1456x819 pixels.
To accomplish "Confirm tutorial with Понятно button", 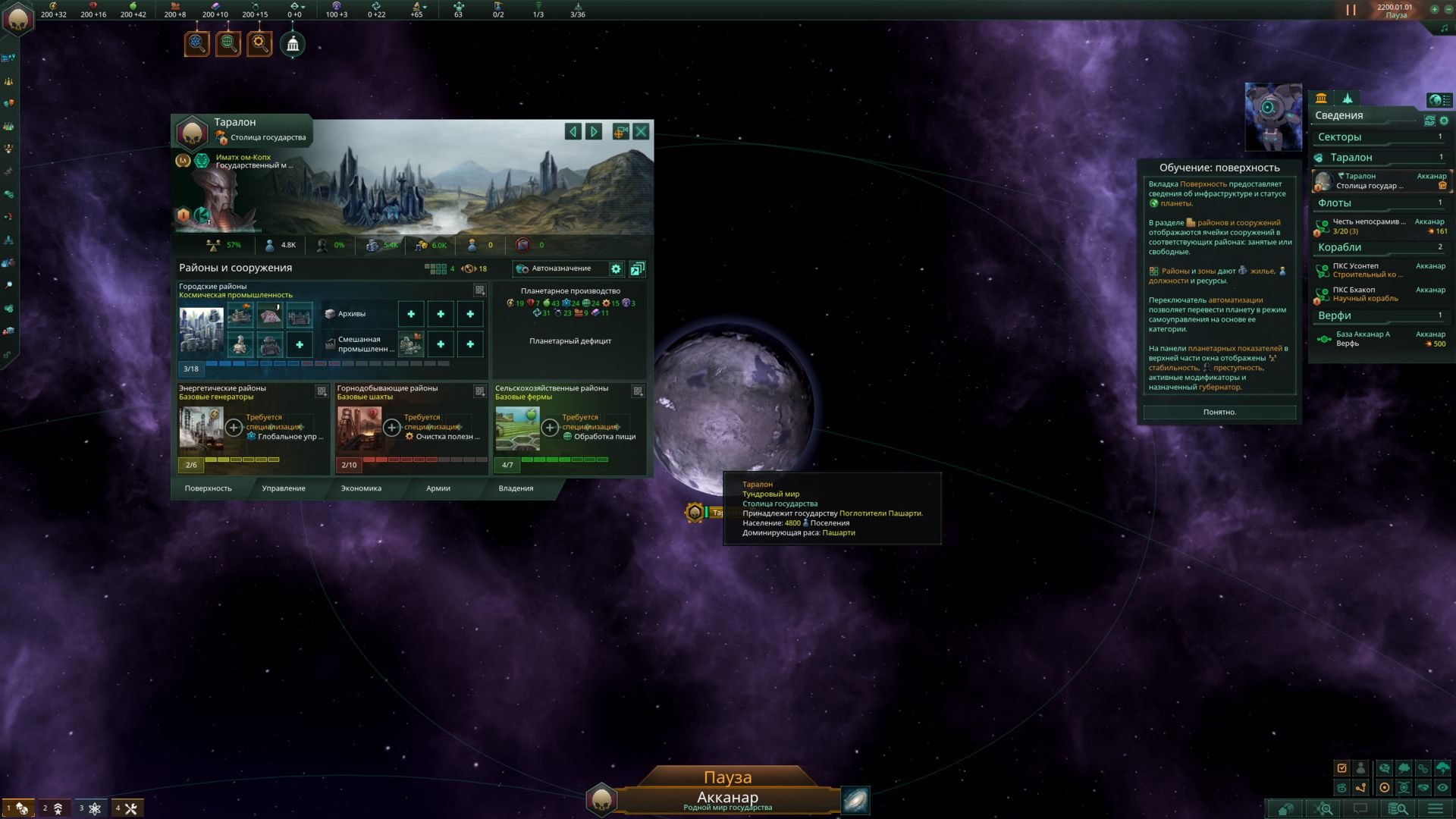I will pyautogui.click(x=1219, y=412).
